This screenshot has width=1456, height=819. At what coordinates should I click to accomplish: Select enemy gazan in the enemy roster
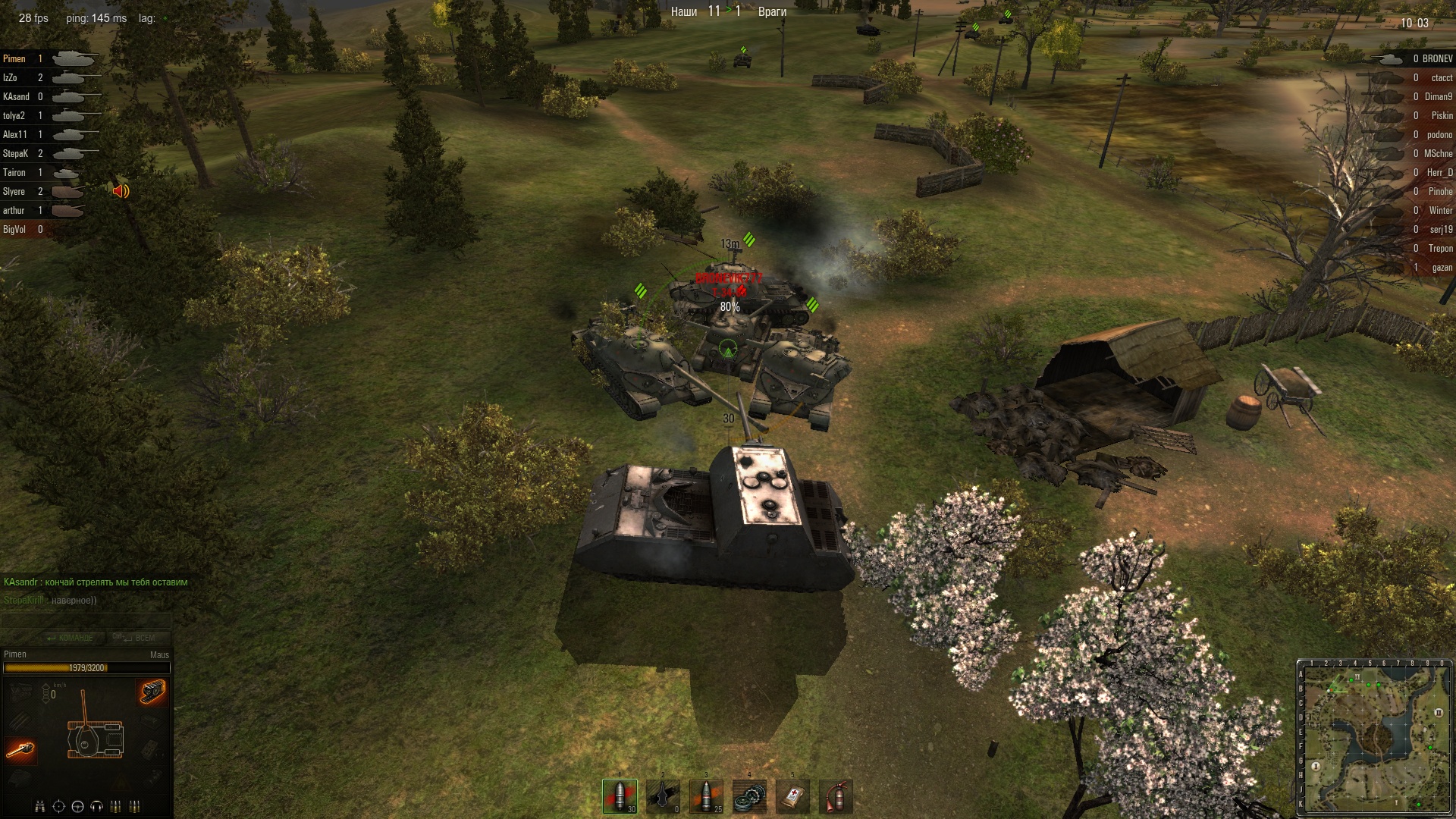point(1442,268)
